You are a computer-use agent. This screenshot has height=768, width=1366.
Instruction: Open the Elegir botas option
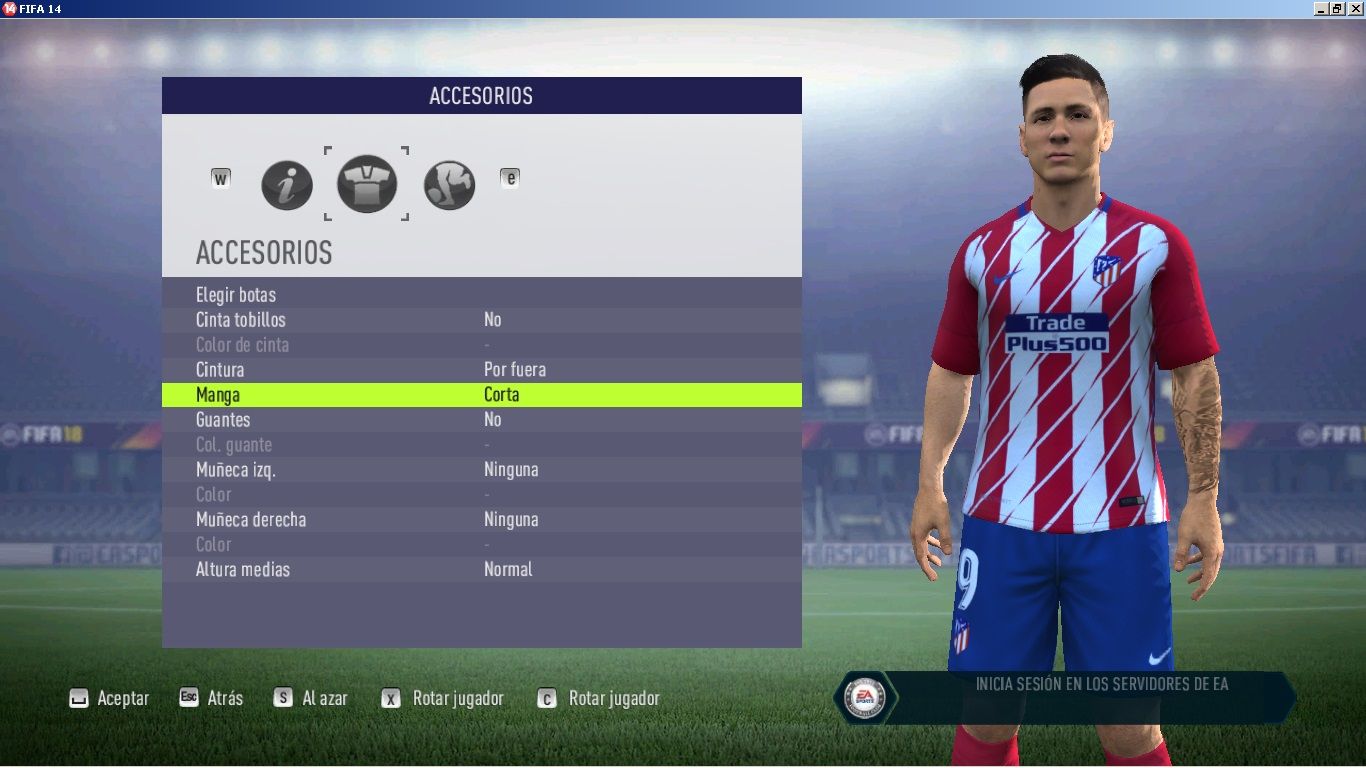236,295
